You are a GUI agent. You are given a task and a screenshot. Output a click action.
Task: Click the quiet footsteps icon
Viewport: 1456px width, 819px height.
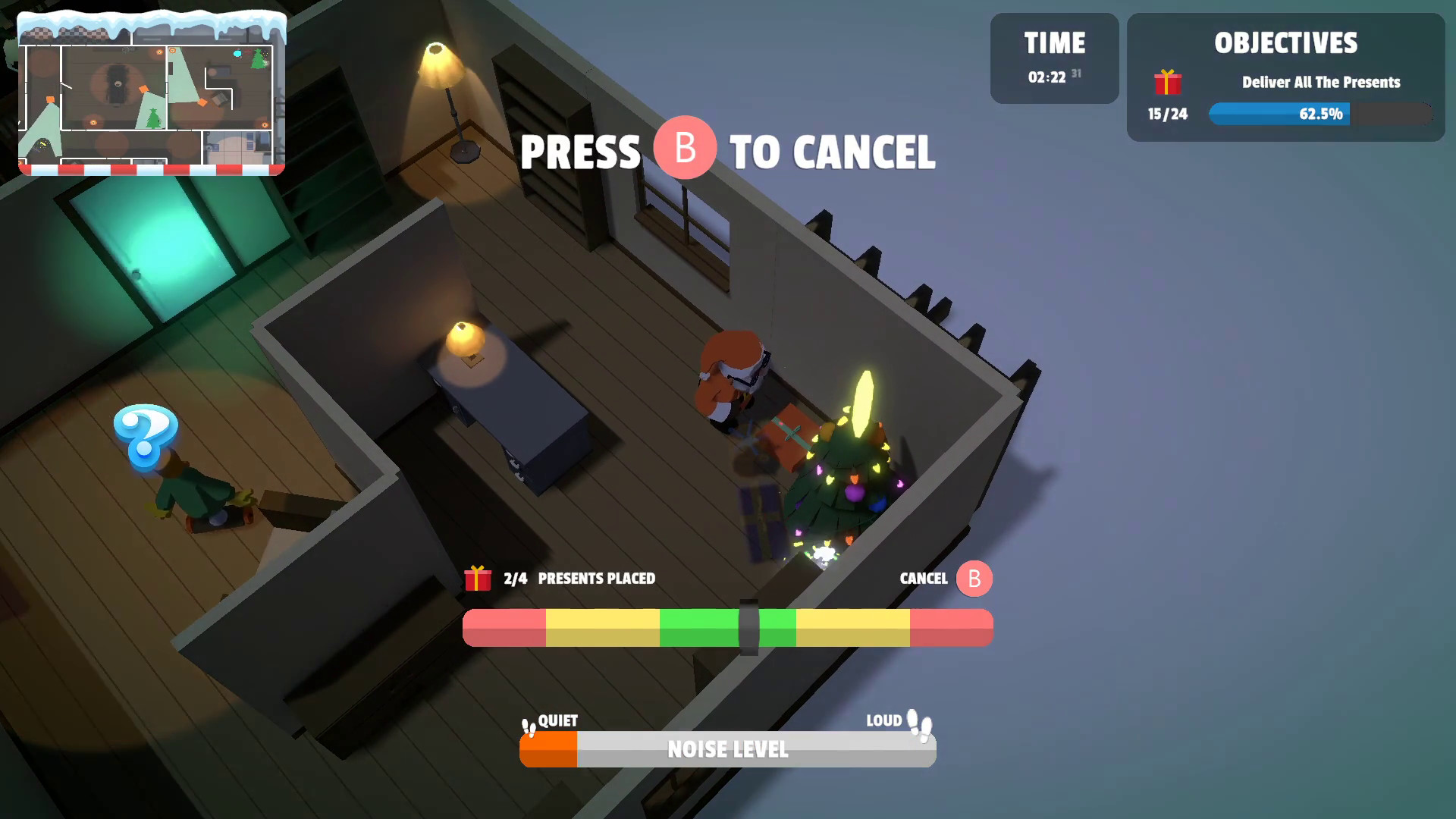click(x=527, y=726)
